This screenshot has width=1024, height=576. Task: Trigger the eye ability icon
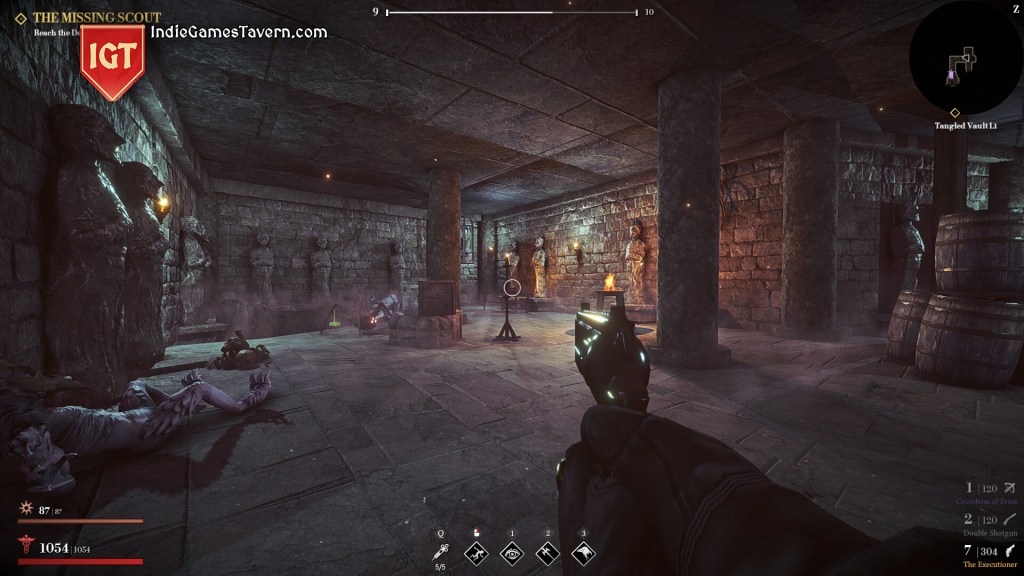pyautogui.click(x=512, y=552)
